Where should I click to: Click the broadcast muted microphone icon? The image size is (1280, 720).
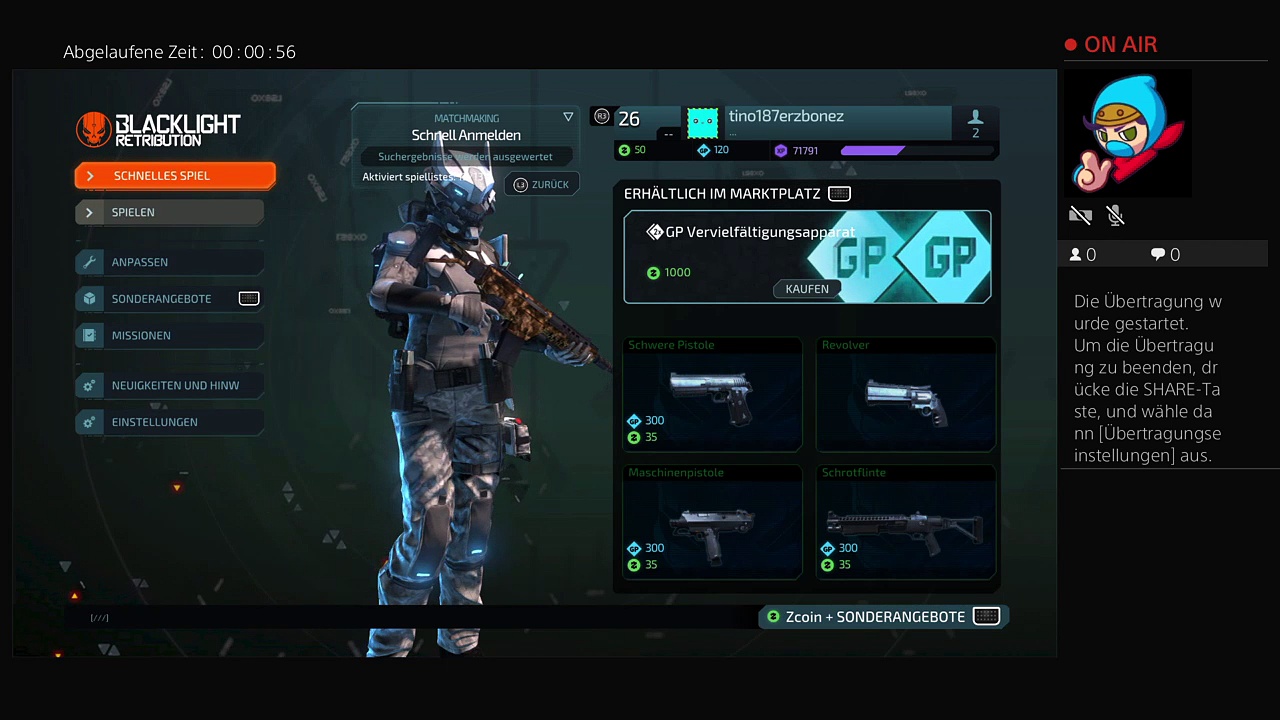pos(1116,215)
